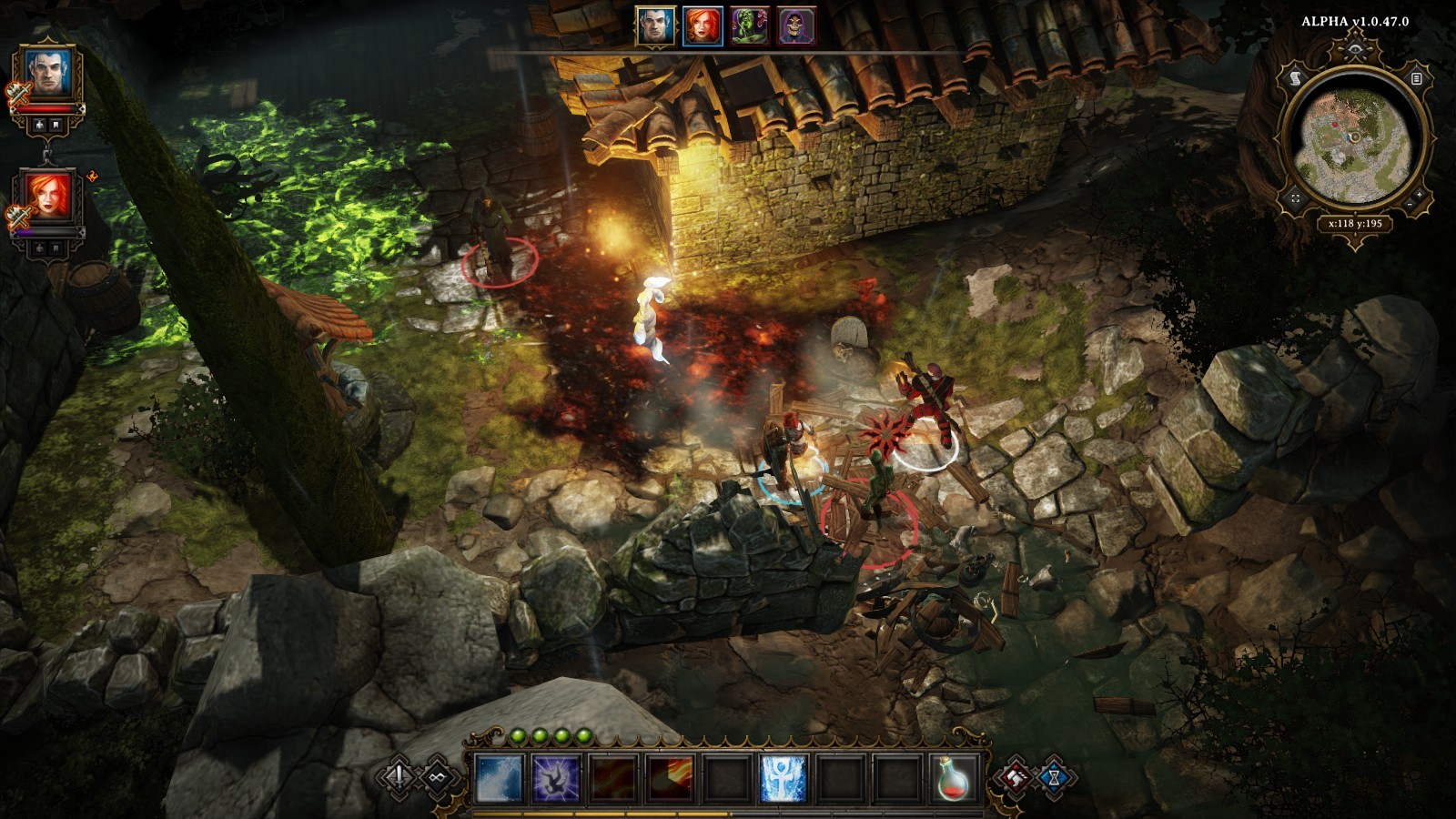The width and height of the screenshot is (1456, 819).
Task: Activate the icy blue mist skill
Action: (x=500, y=779)
